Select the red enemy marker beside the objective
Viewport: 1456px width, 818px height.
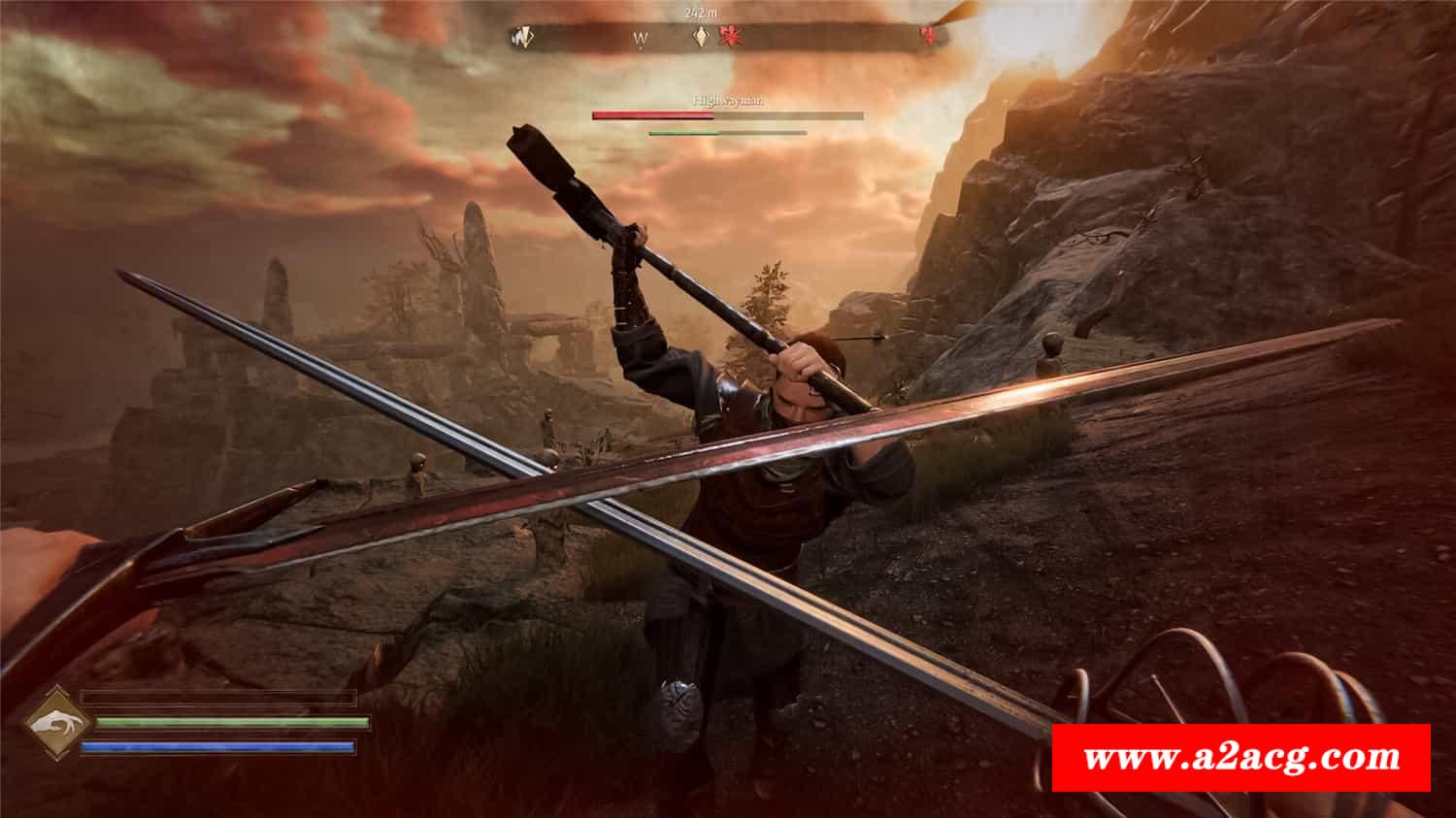(x=728, y=38)
